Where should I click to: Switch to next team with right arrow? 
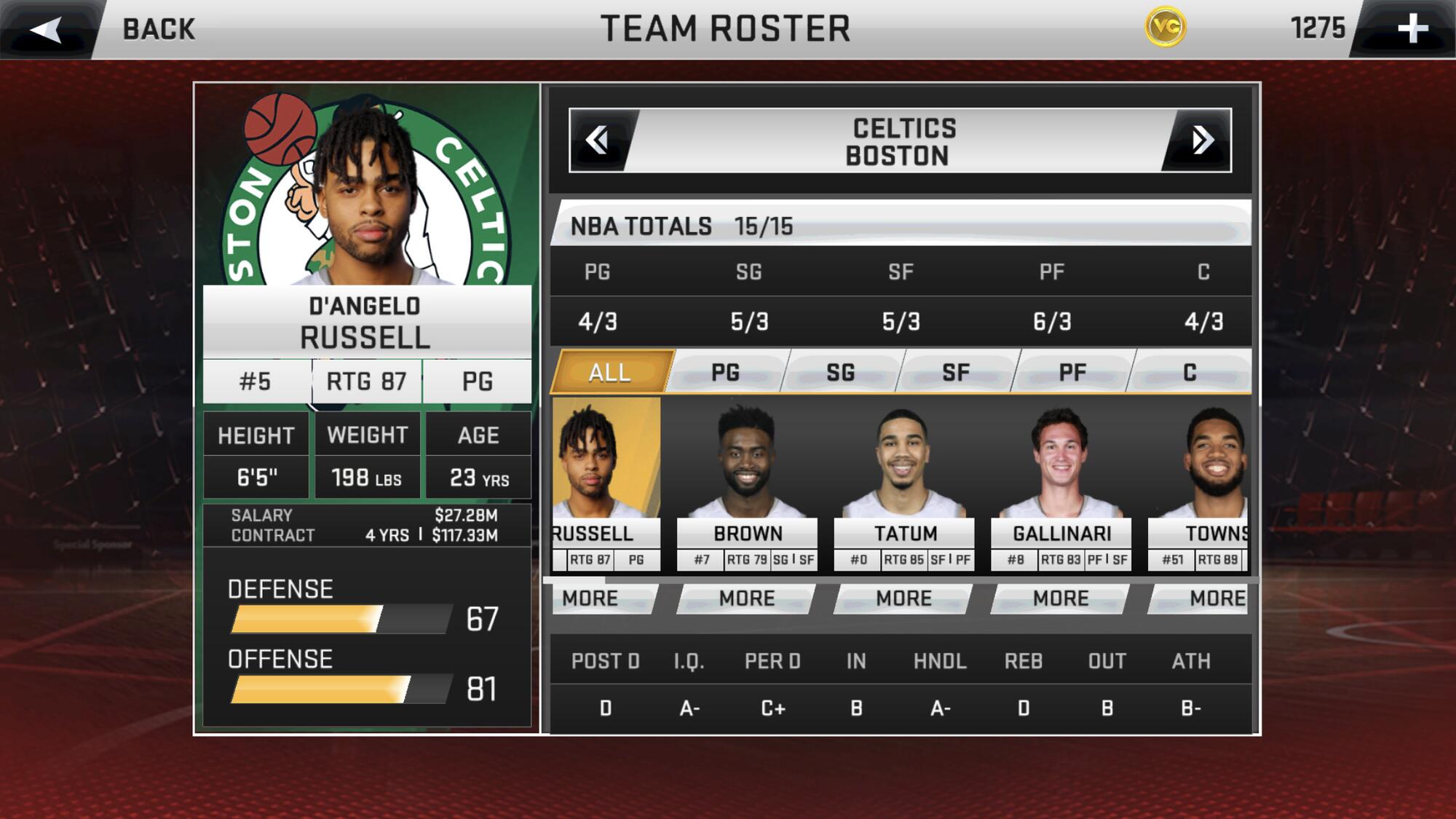pos(1201,141)
